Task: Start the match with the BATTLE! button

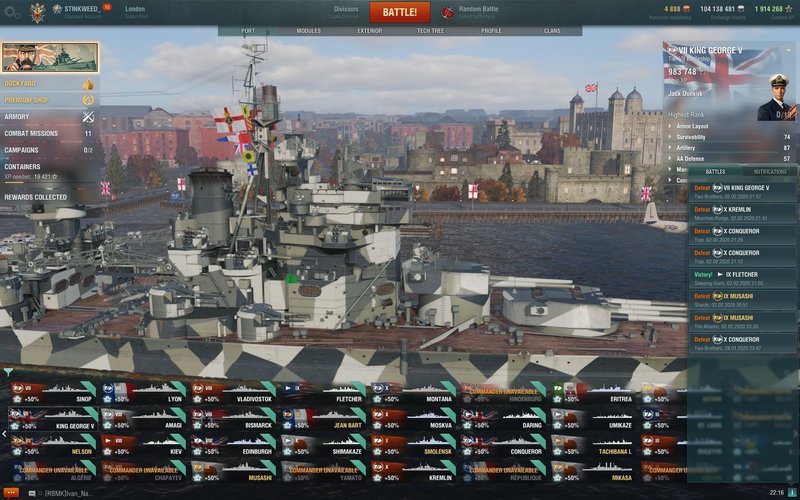Action: point(399,12)
